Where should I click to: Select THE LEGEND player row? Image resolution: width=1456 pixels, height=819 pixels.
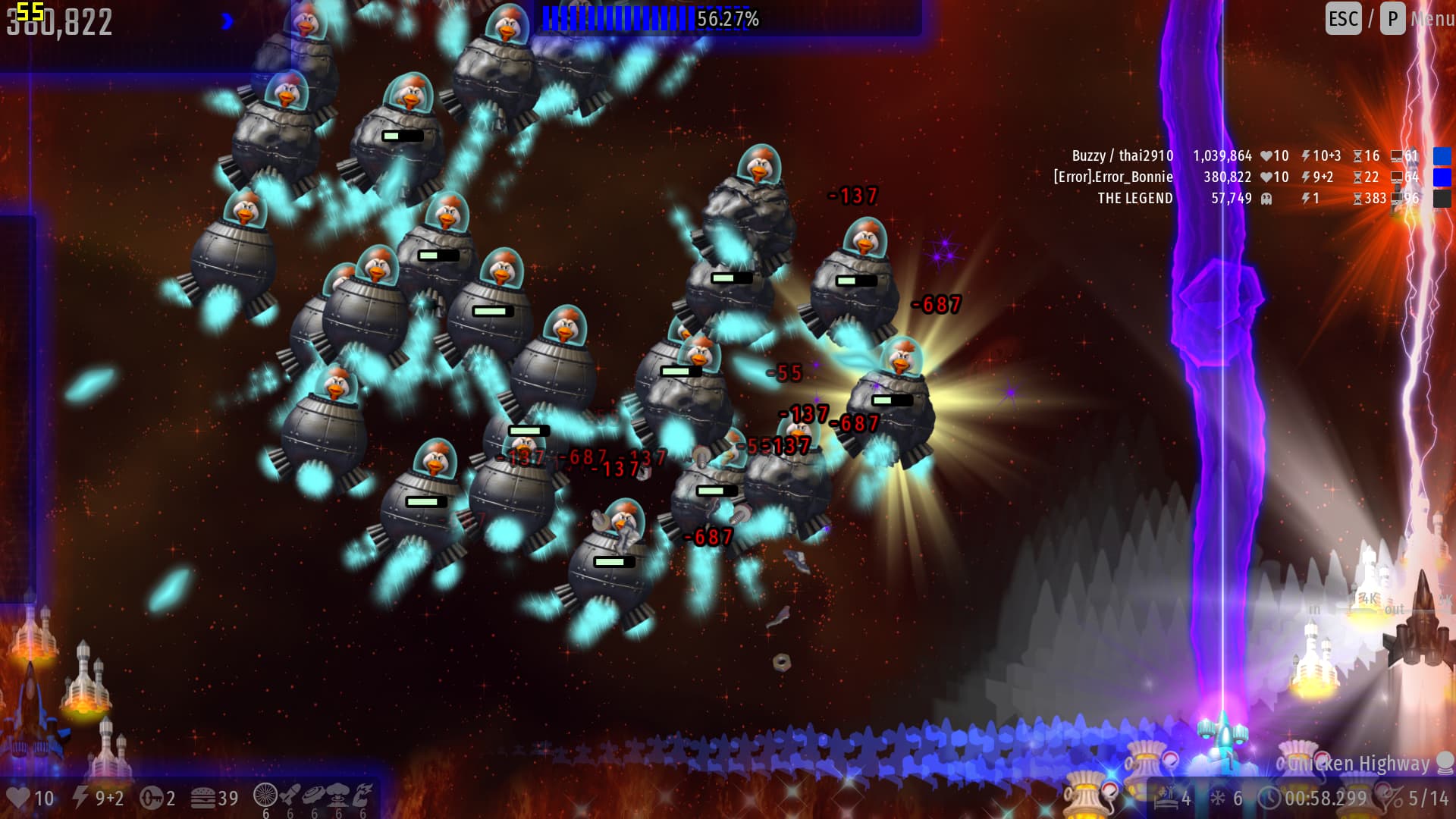click(x=1134, y=199)
